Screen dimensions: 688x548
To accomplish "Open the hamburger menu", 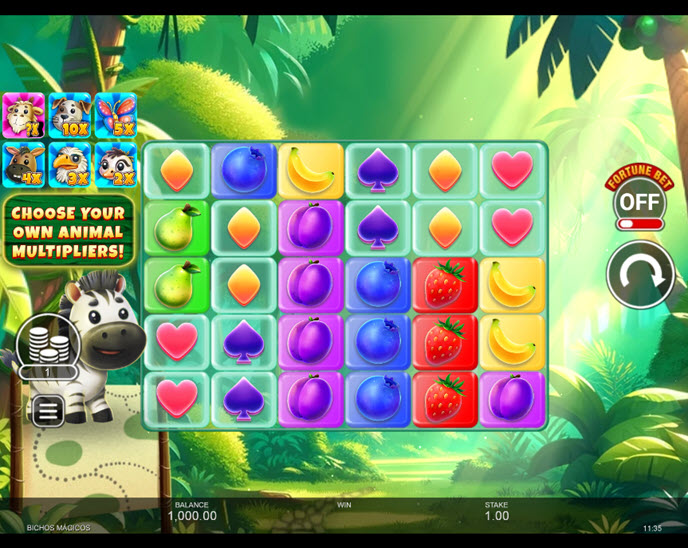I will tap(45, 410).
